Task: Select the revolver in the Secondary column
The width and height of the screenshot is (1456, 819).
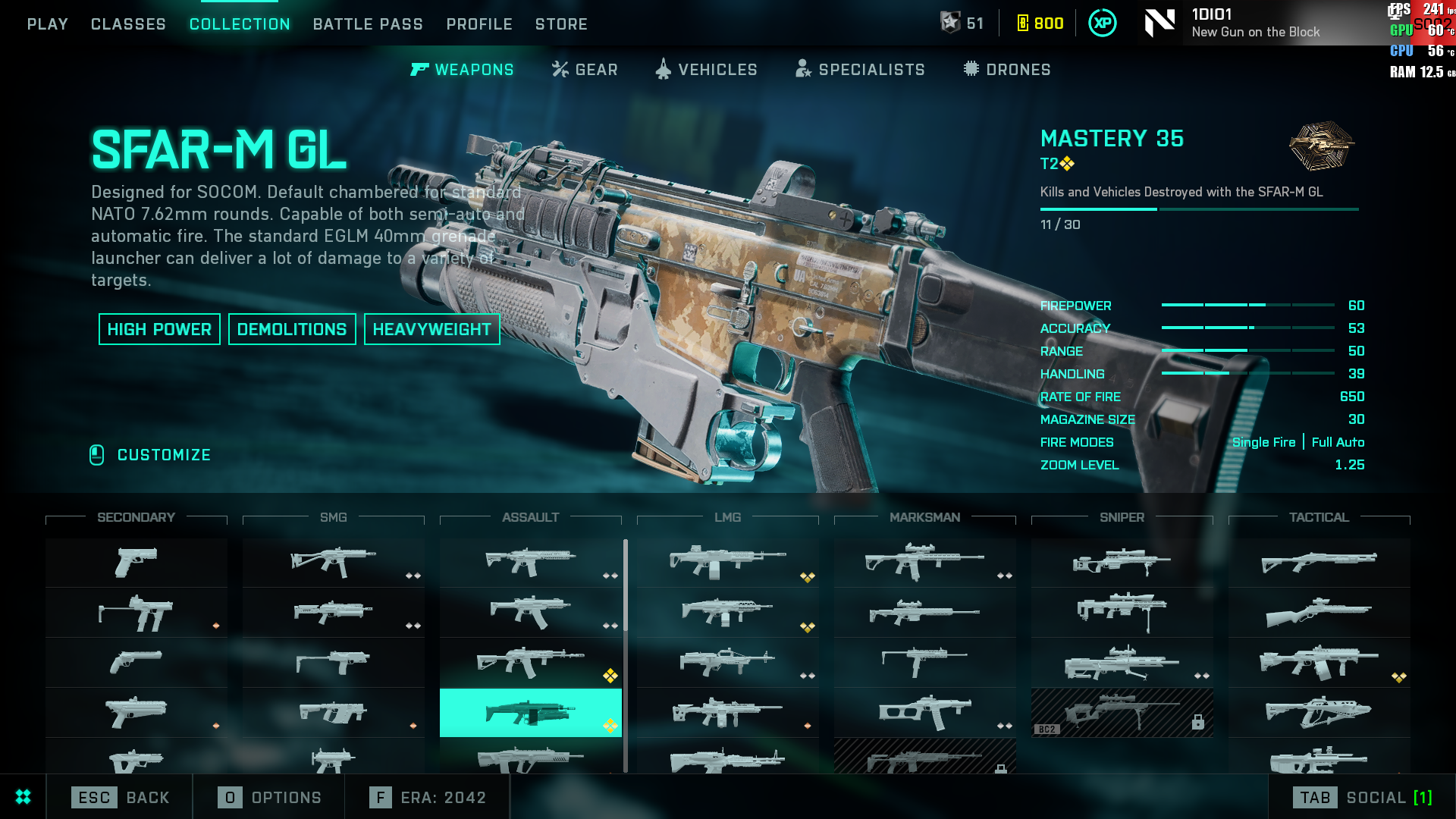Action: [136, 663]
